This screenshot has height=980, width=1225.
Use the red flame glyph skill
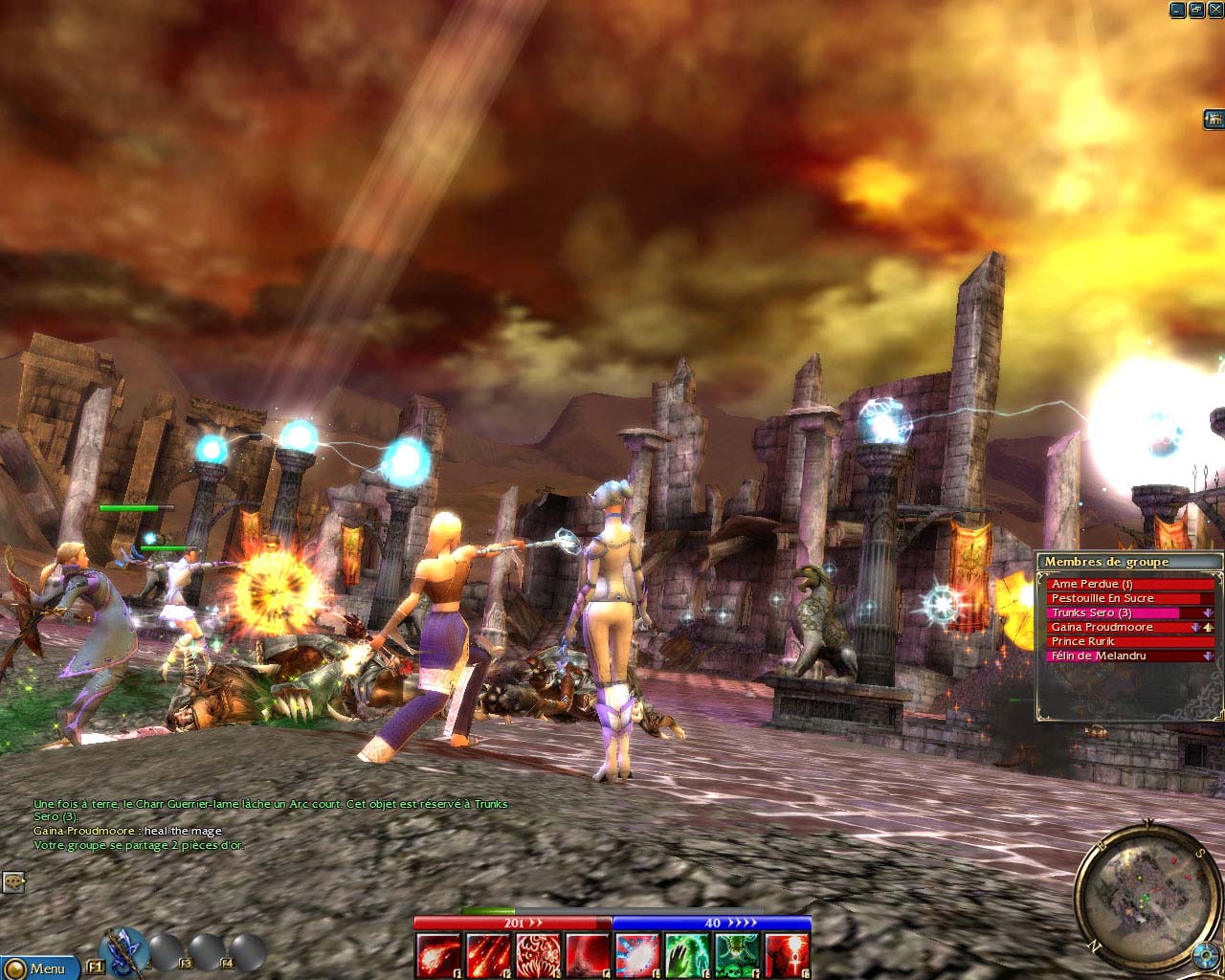[x=538, y=955]
